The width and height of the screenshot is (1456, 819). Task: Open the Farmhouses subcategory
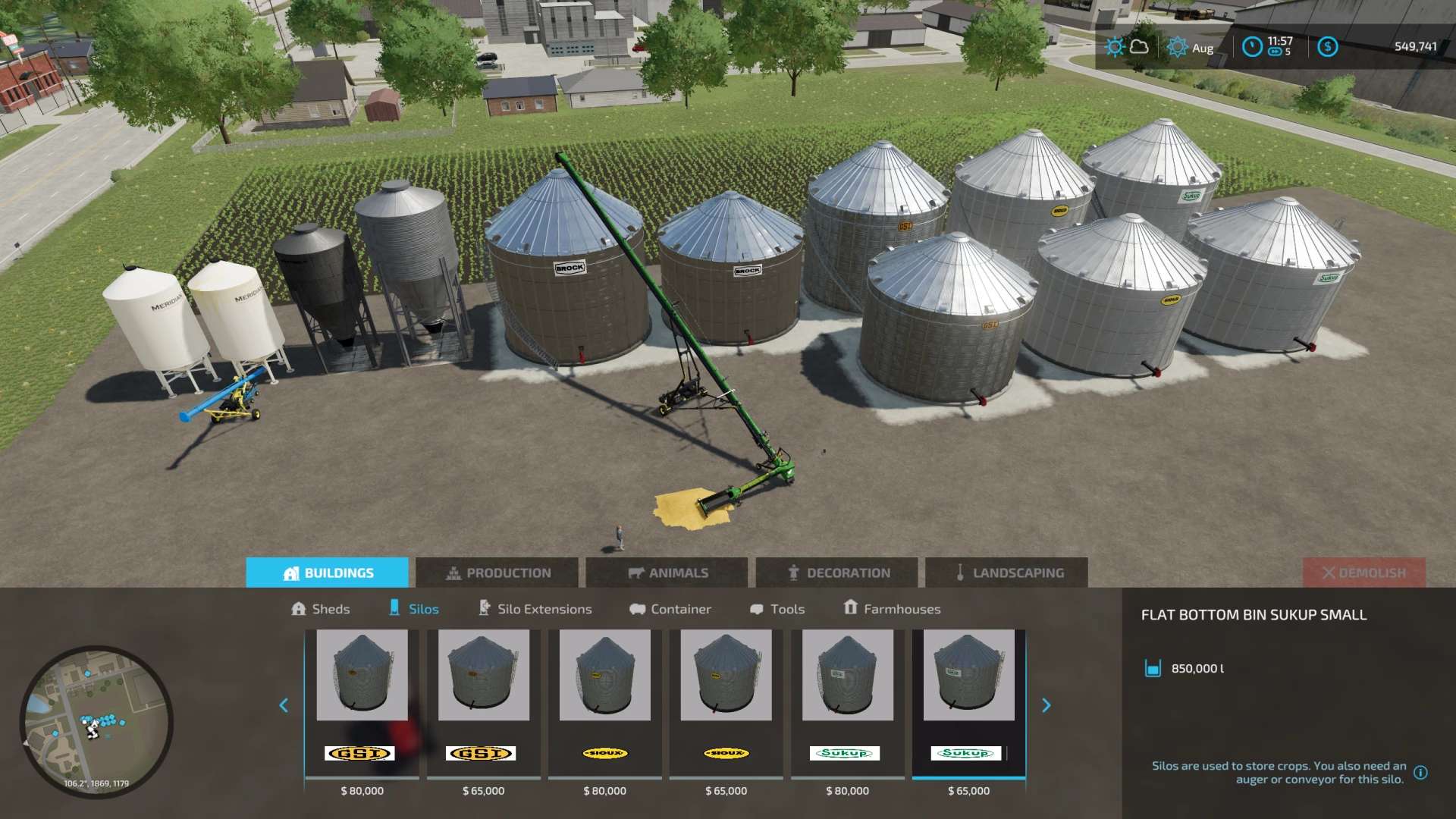tap(892, 609)
